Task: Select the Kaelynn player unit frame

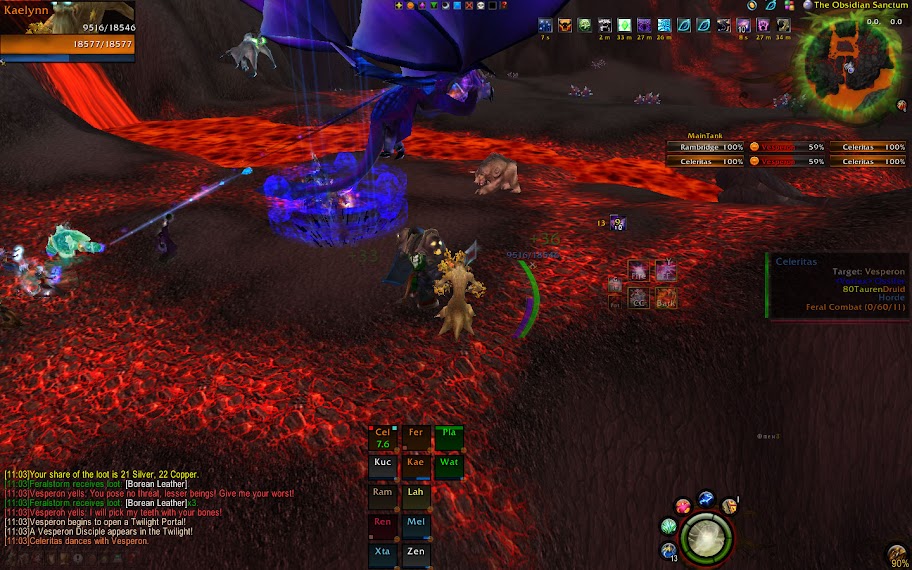Action: [x=68, y=32]
